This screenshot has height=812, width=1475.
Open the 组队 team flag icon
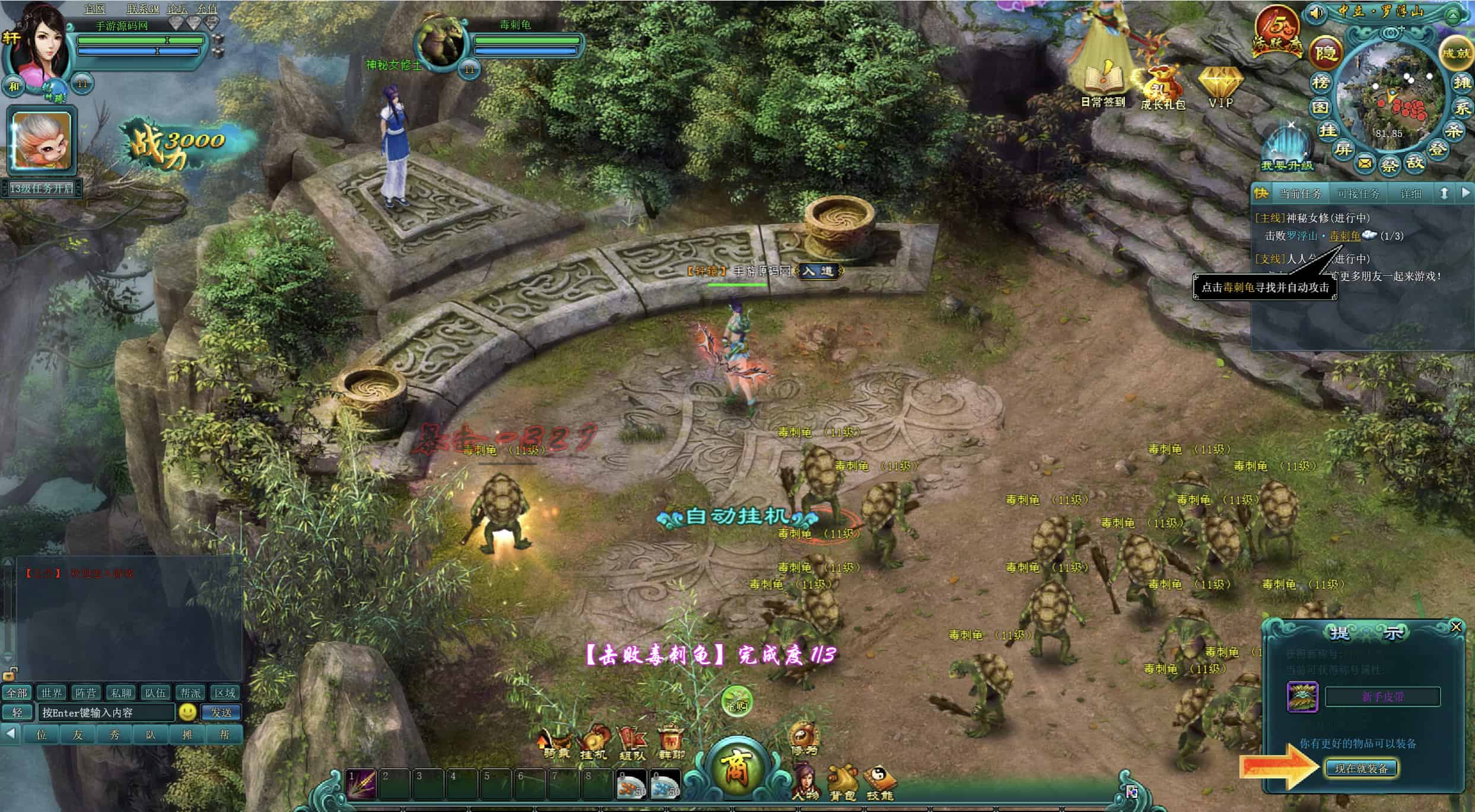632,743
